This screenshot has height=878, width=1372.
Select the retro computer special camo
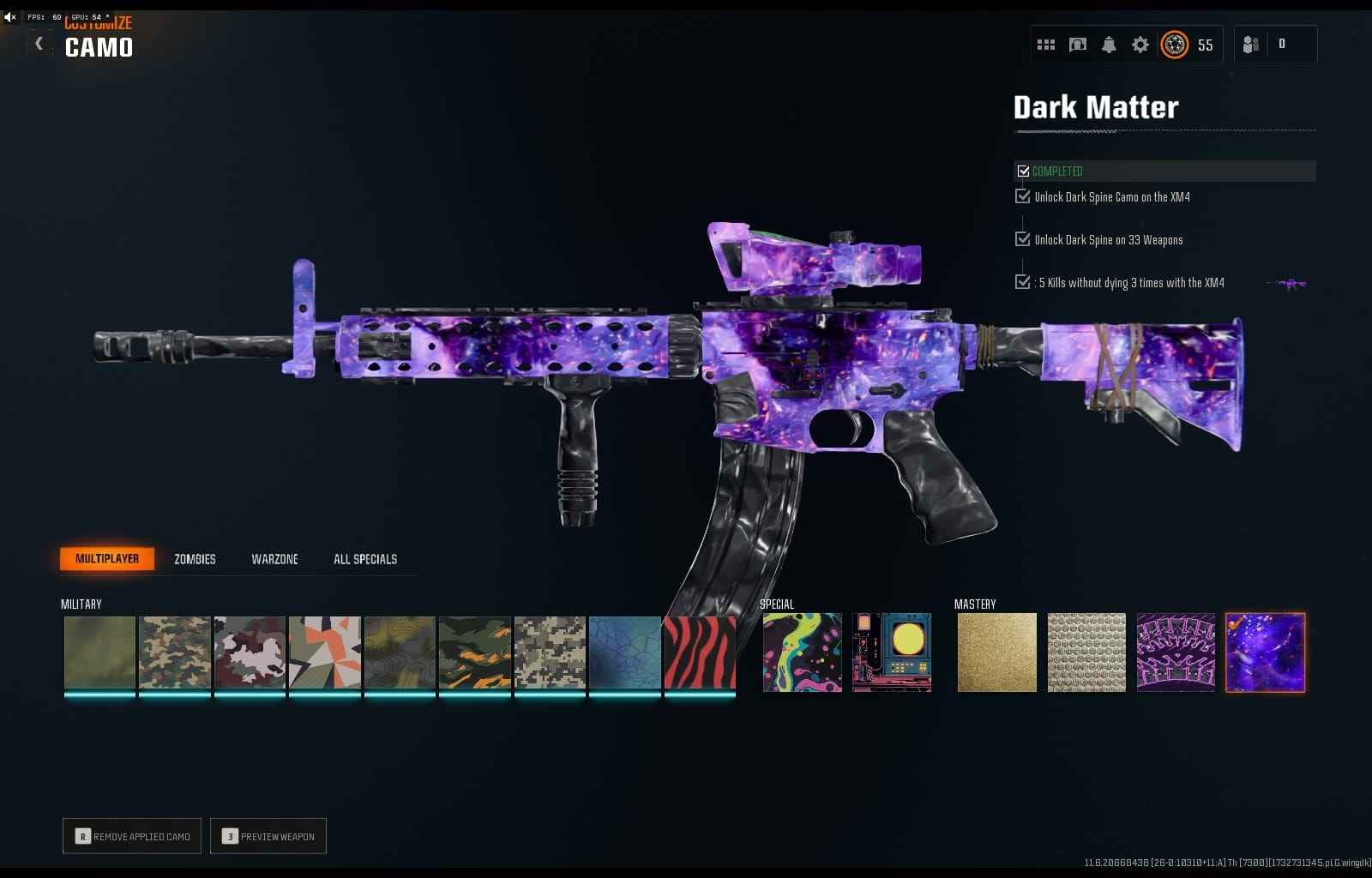pyautogui.click(x=892, y=652)
